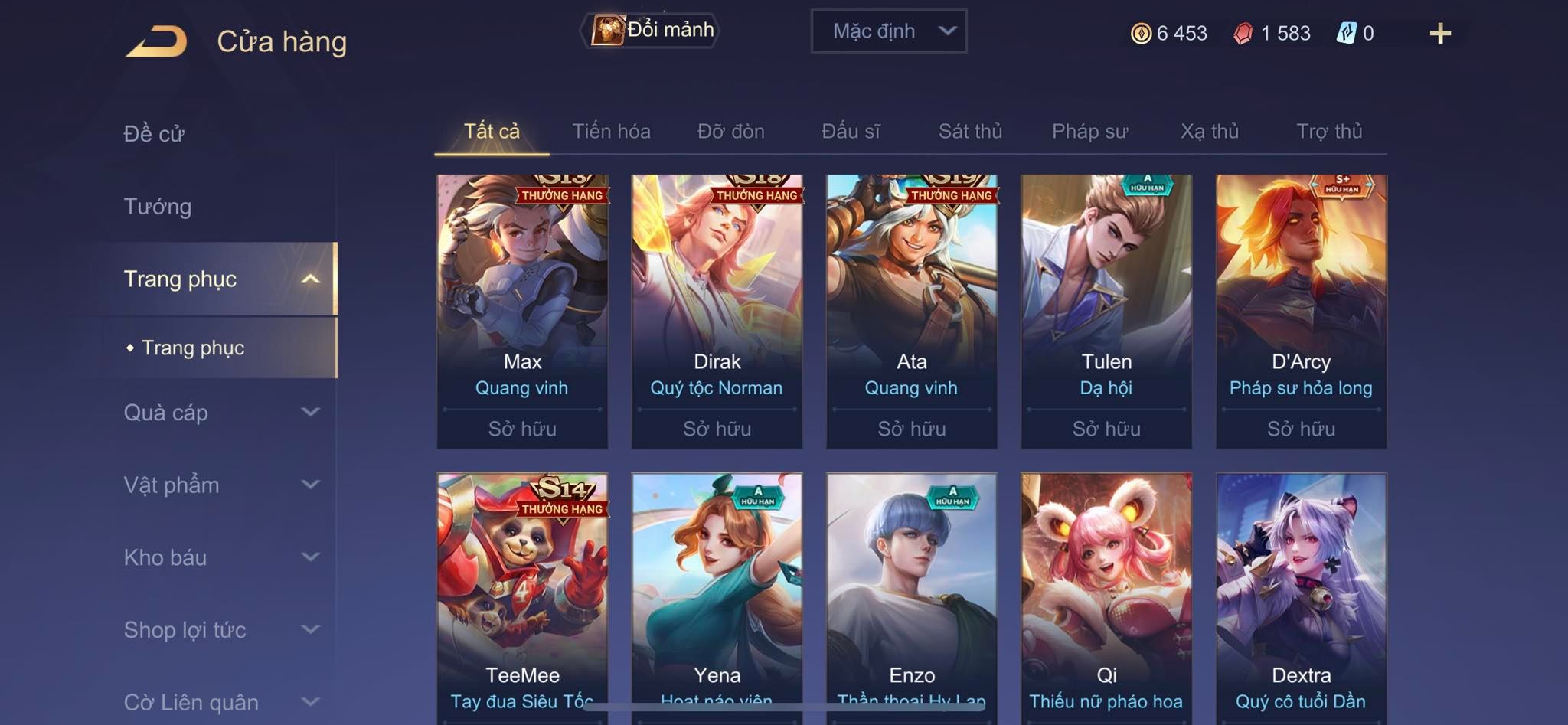Screen dimensions: 1568x725
Task: Select the Trợ thủ tab
Action: pos(1329,132)
